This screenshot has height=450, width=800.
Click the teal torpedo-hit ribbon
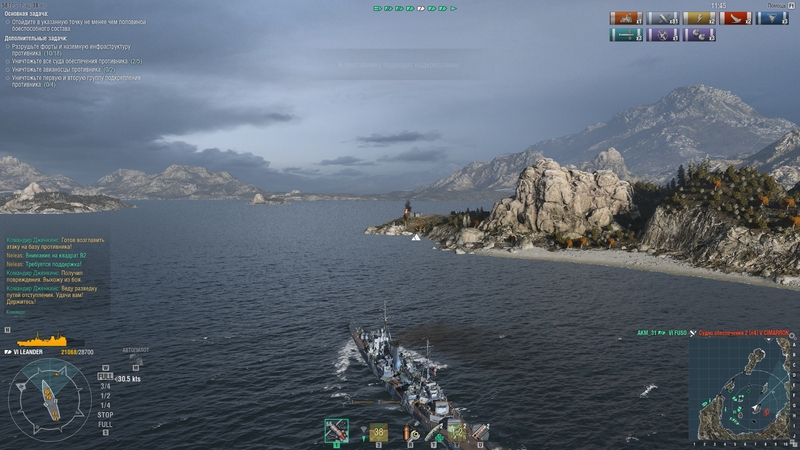pyautogui.click(x=625, y=35)
